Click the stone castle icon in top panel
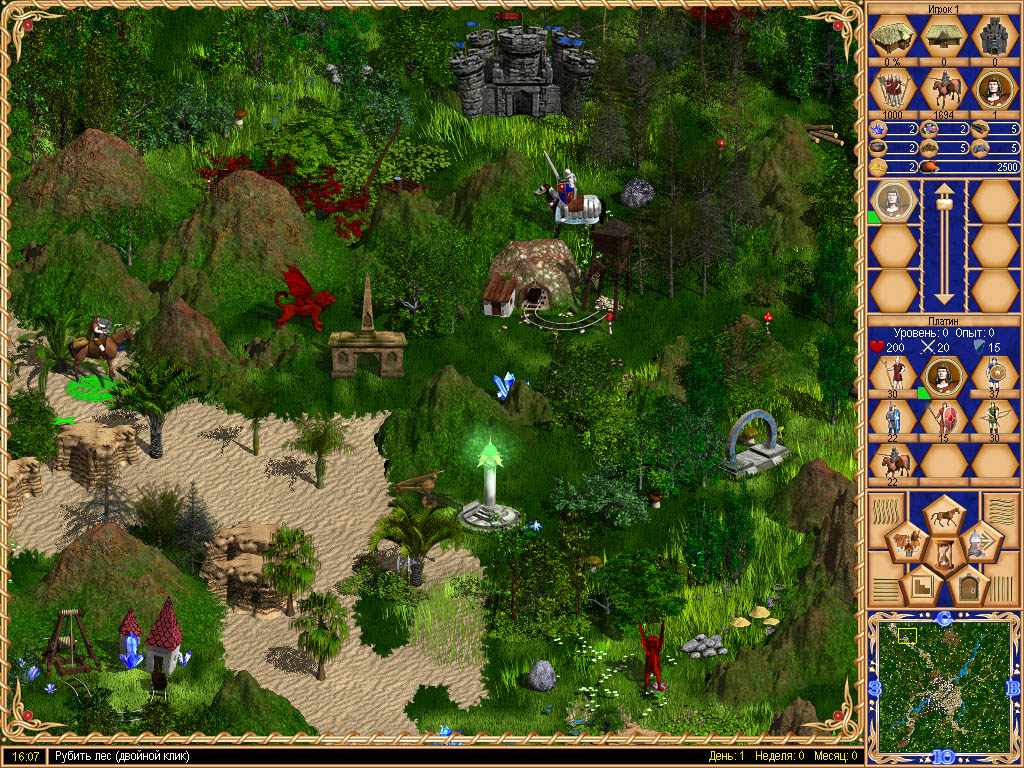The image size is (1024, 768). [993, 38]
